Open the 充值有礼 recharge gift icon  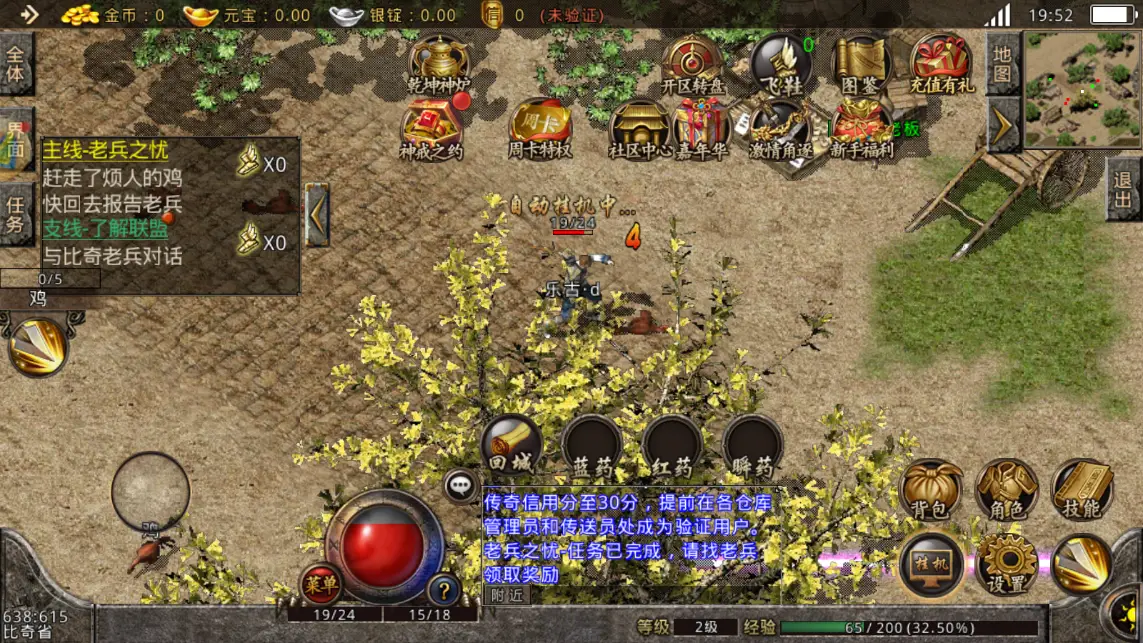(x=941, y=66)
